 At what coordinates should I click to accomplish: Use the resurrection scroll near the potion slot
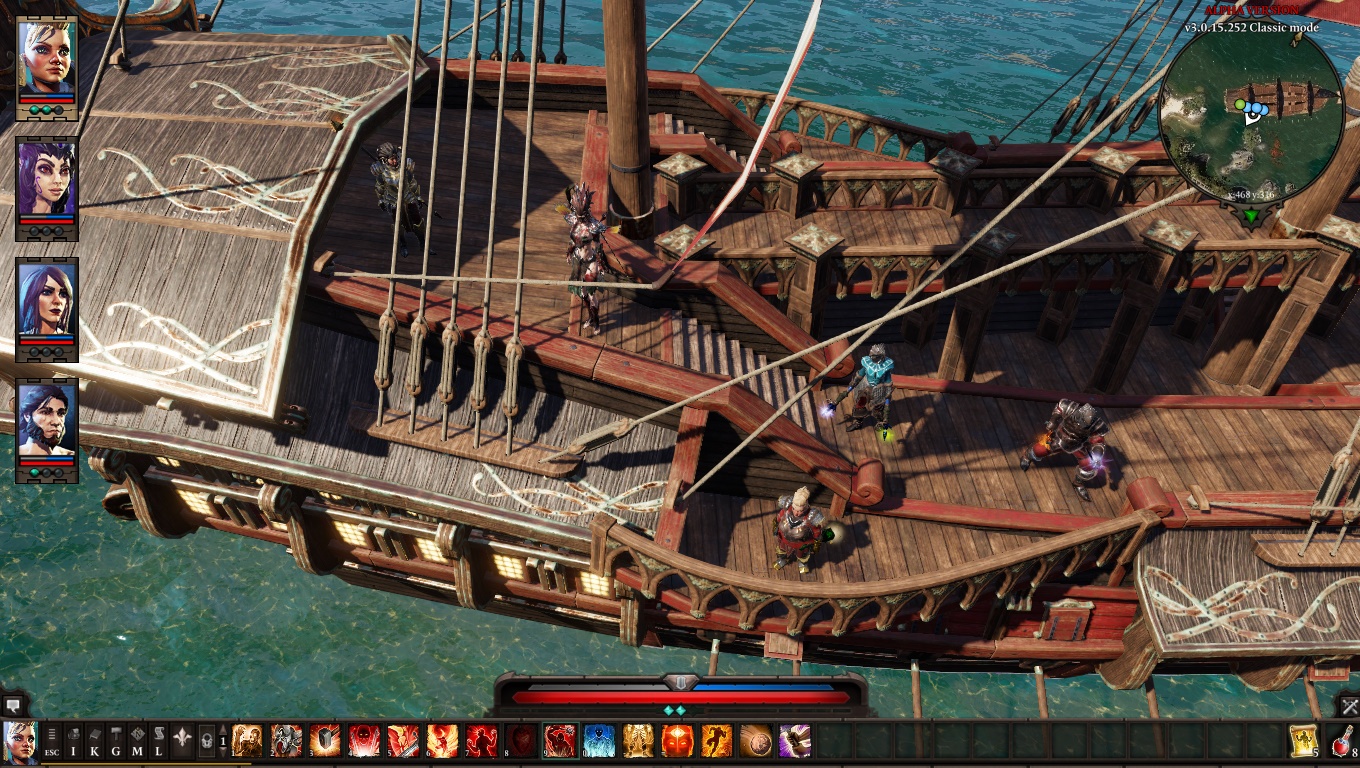point(1304,741)
